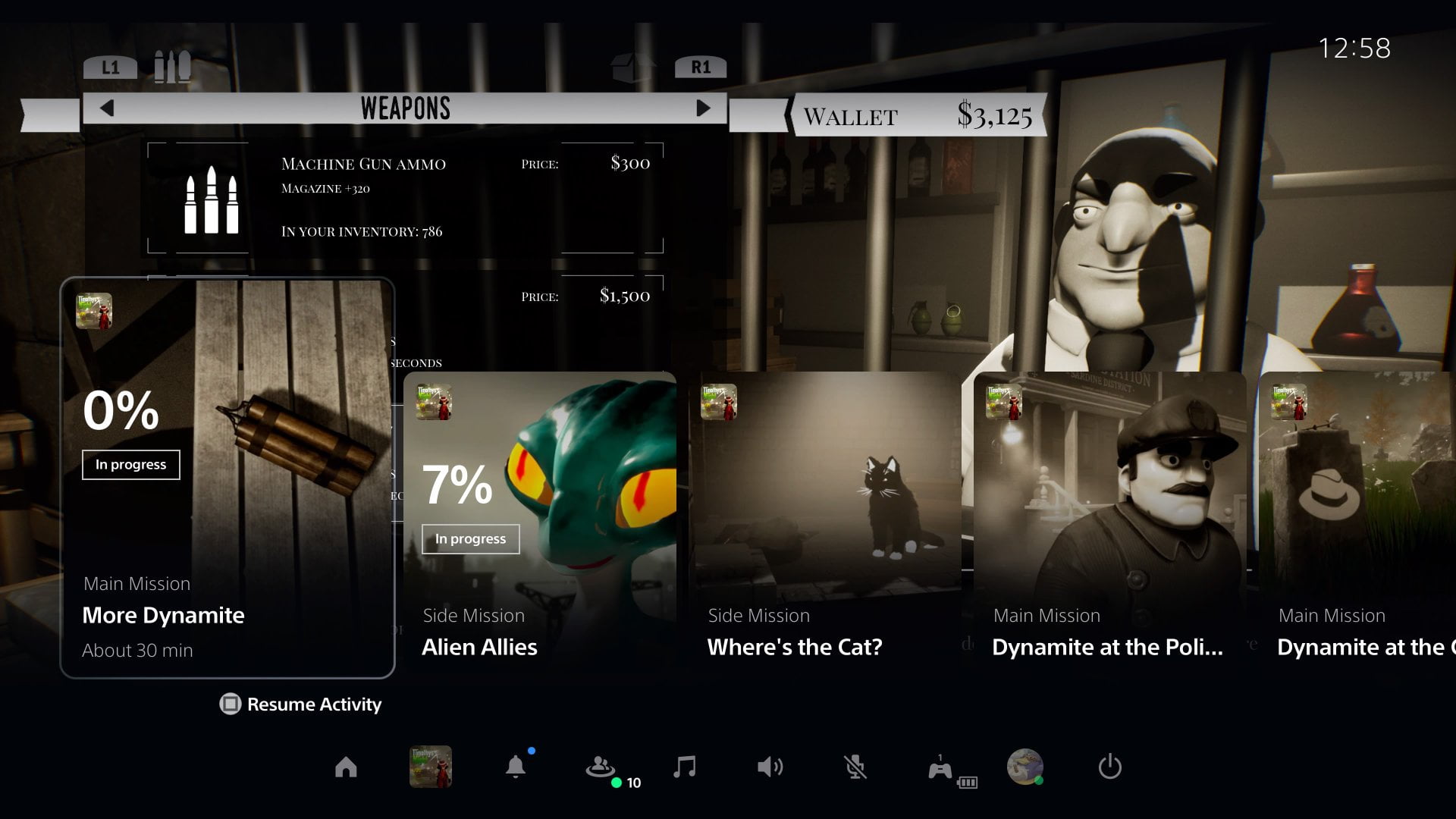Click the left arrow beside Weapons
Image resolution: width=1456 pixels, height=819 pixels.
[x=107, y=108]
